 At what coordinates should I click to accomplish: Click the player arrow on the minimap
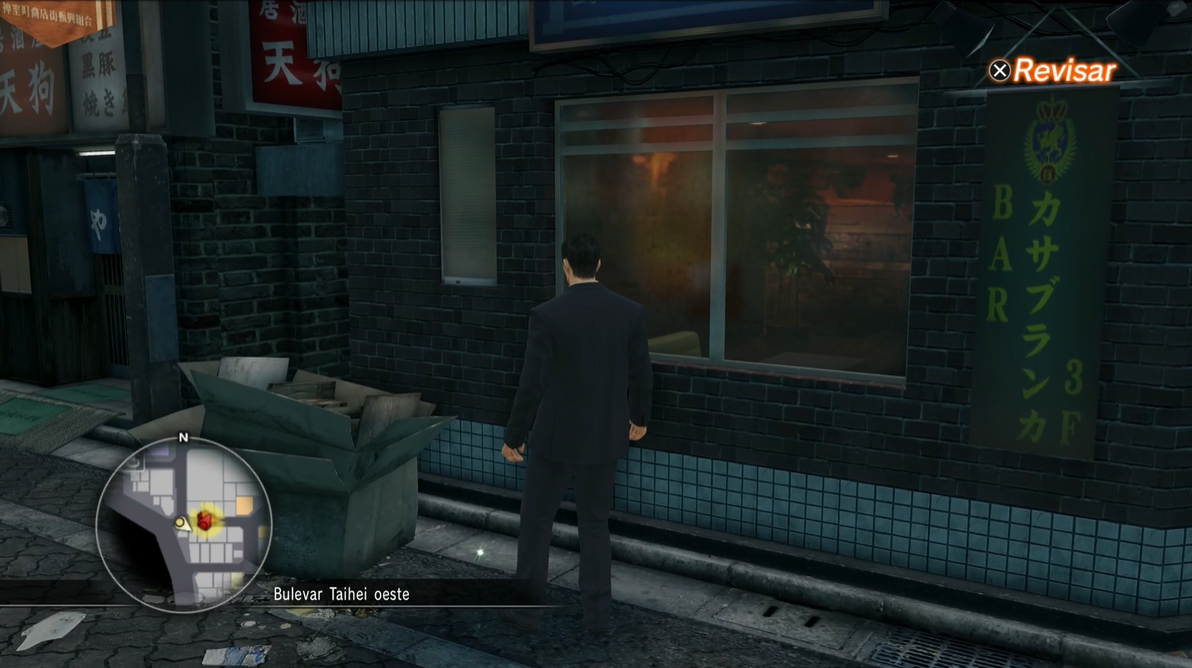point(181,523)
